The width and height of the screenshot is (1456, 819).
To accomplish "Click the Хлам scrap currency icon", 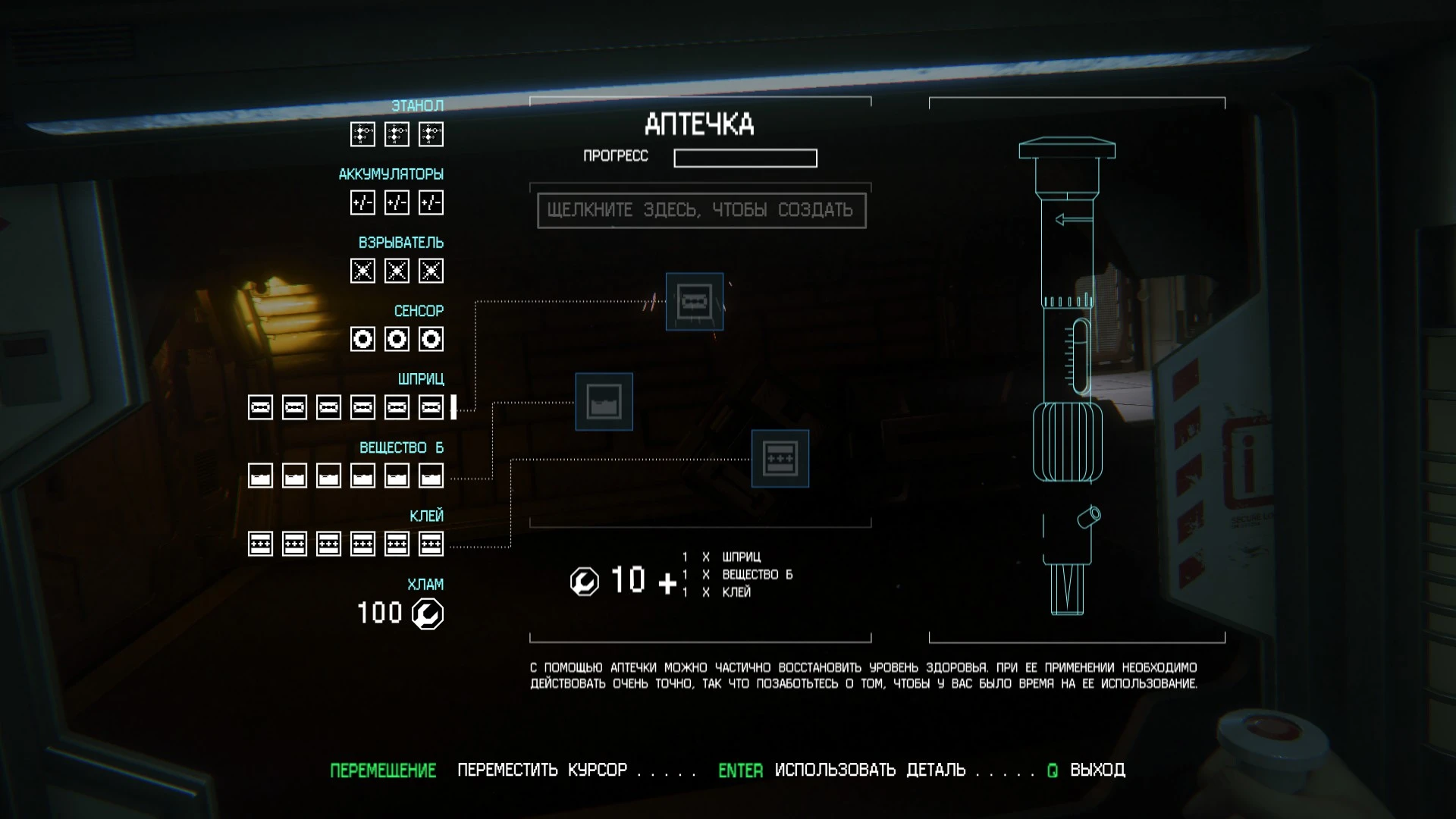I will 427,613.
